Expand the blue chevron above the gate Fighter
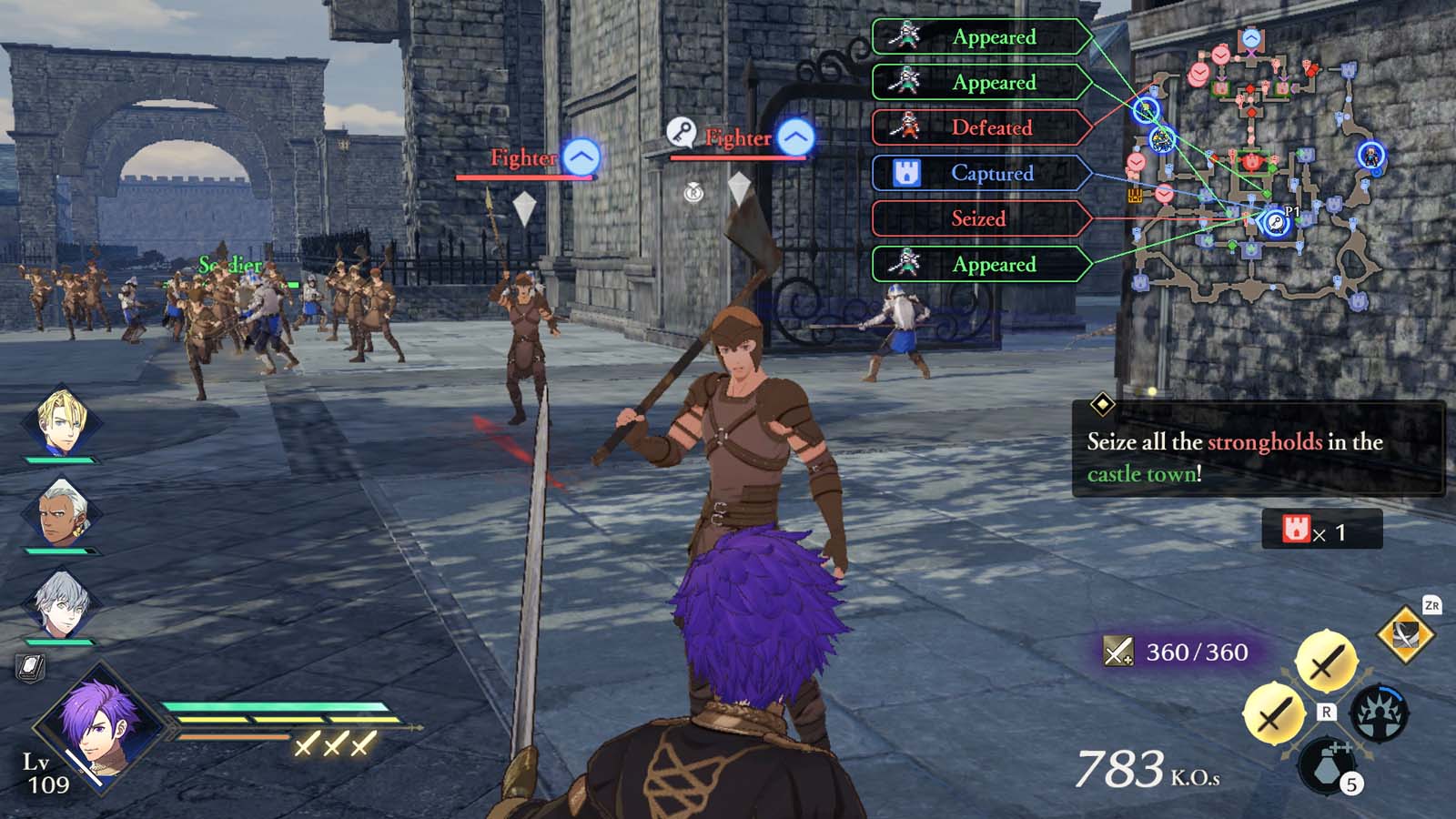Screen dimensions: 1456x819 point(794,137)
